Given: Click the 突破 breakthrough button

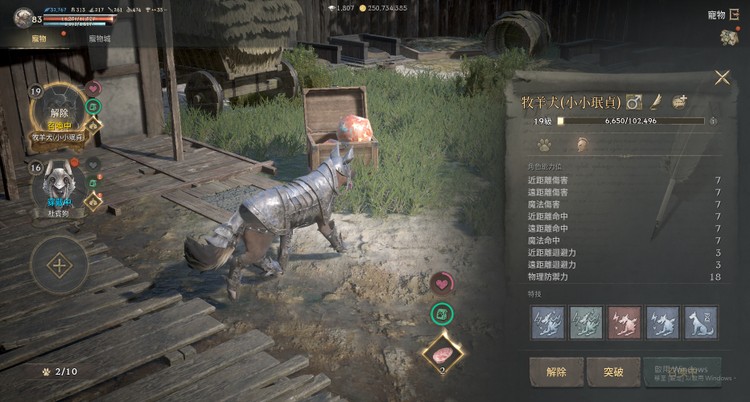Looking at the screenshot, I should coord(613,371).
